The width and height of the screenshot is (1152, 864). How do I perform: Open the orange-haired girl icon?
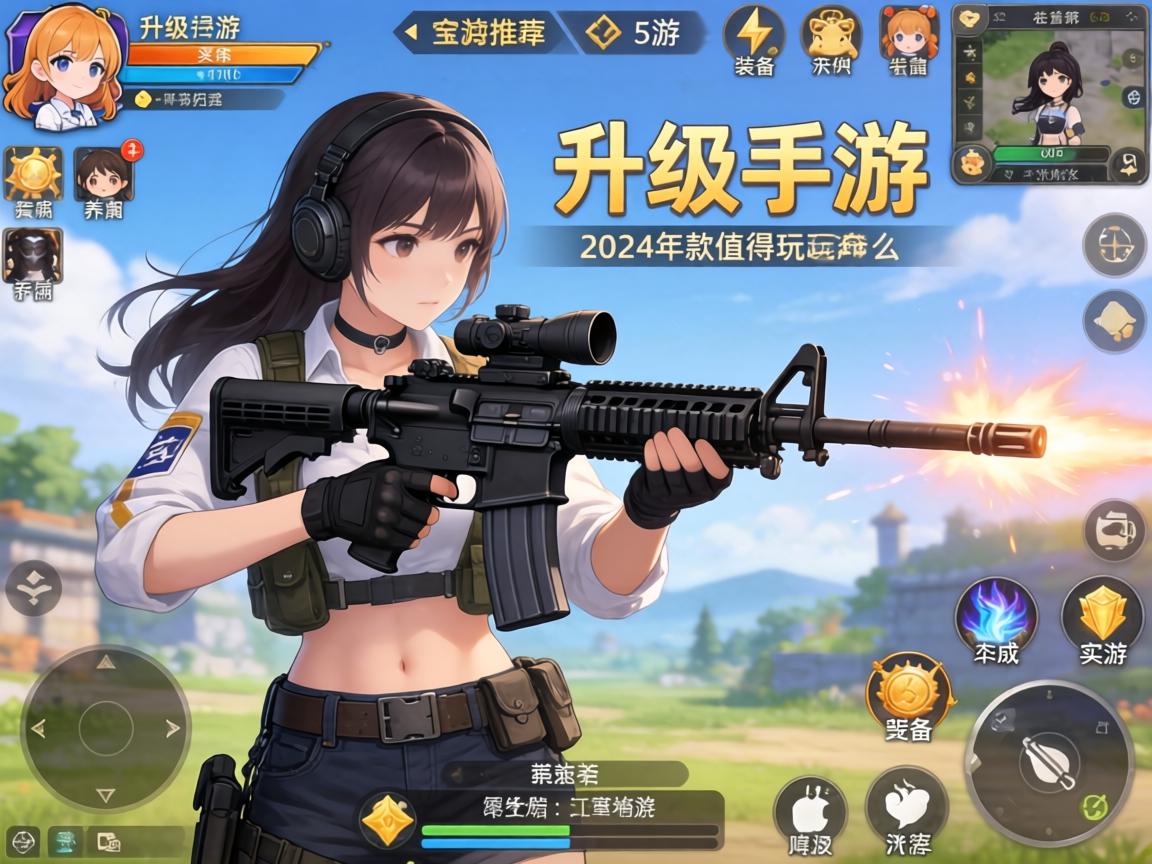[909, 32]
